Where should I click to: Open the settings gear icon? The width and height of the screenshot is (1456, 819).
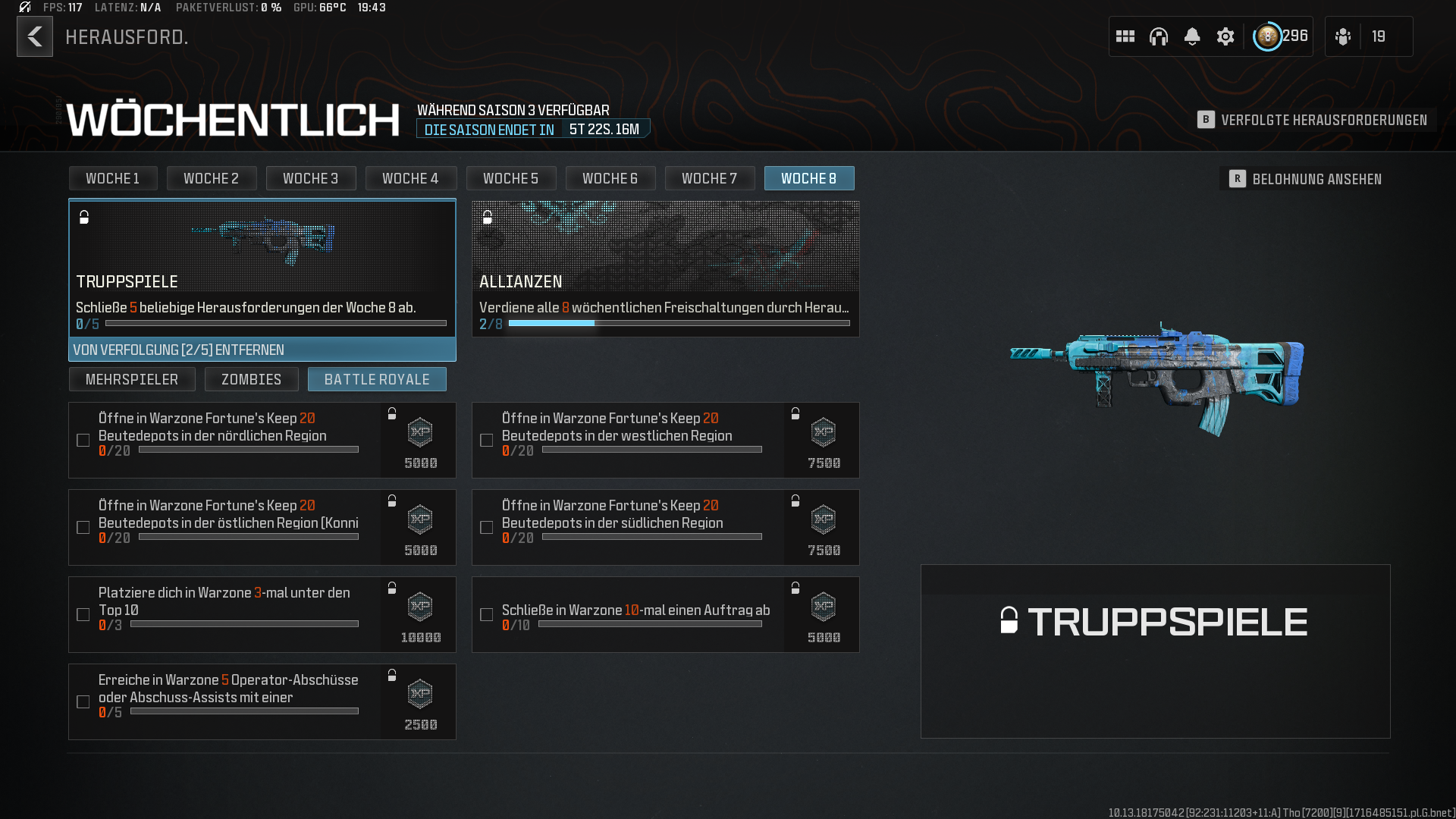(1225, 36)
